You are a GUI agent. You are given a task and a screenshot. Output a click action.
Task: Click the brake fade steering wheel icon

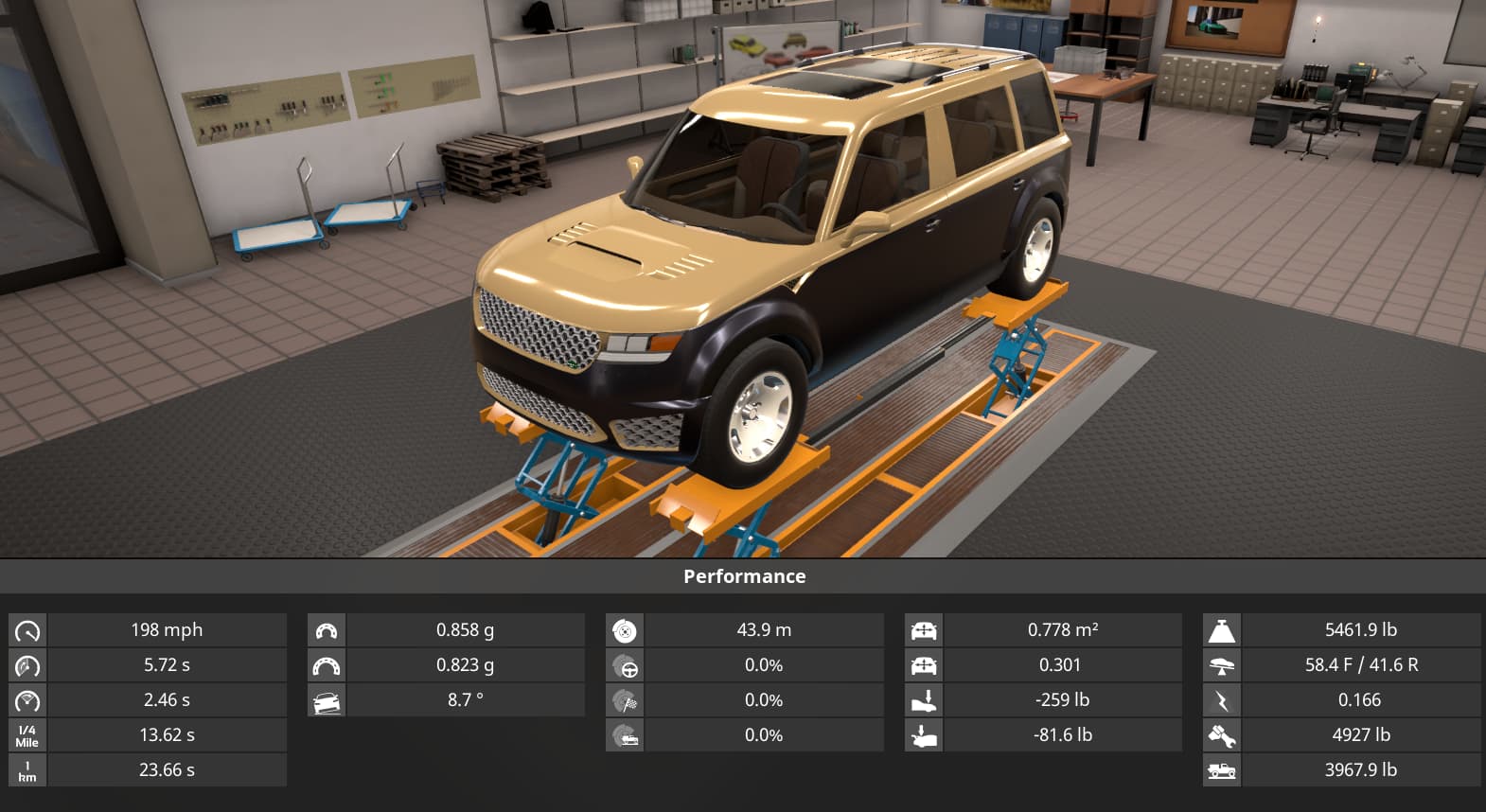(x=625, y=666)
